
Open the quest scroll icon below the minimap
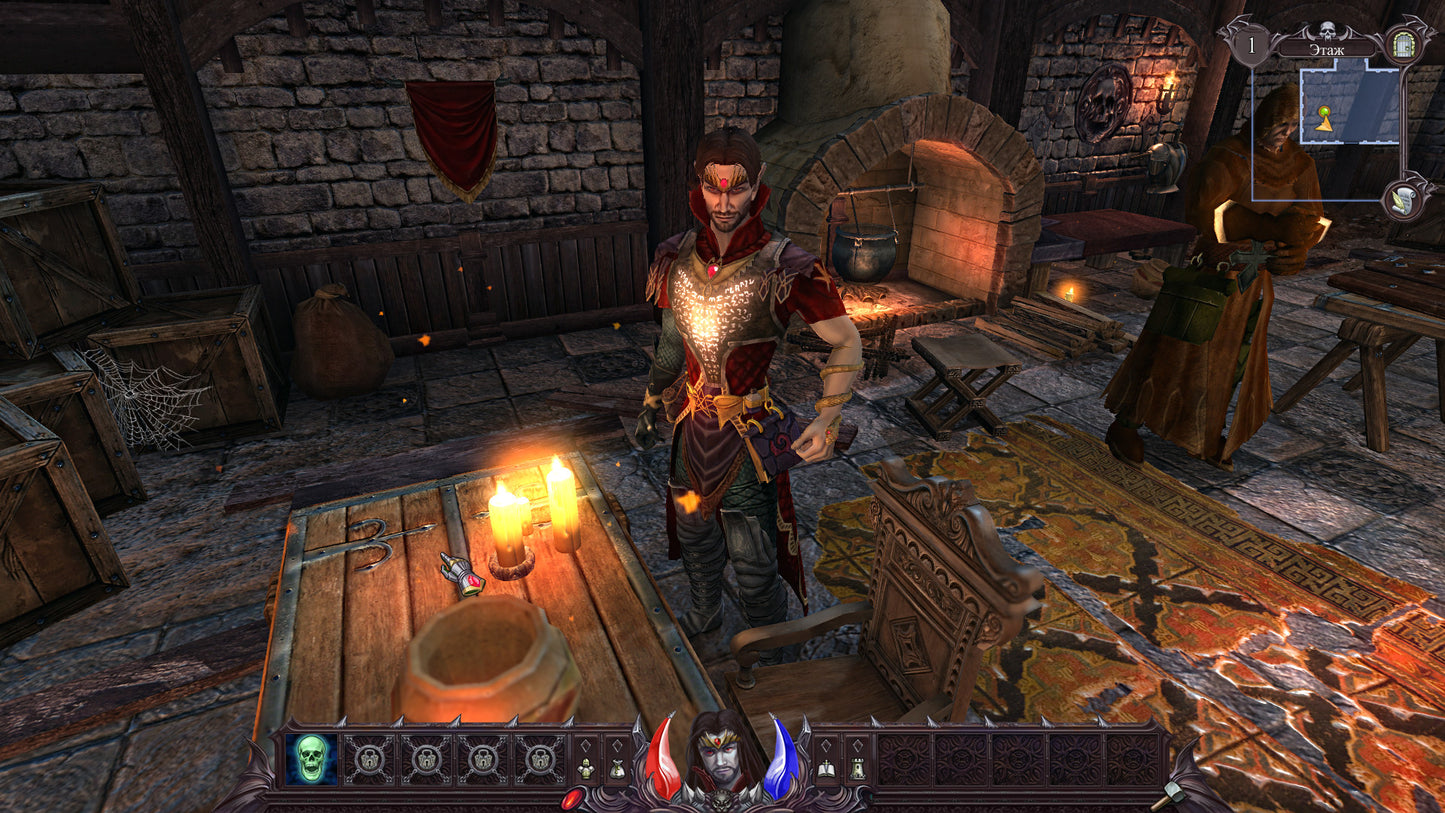(x=1405, y=200)
